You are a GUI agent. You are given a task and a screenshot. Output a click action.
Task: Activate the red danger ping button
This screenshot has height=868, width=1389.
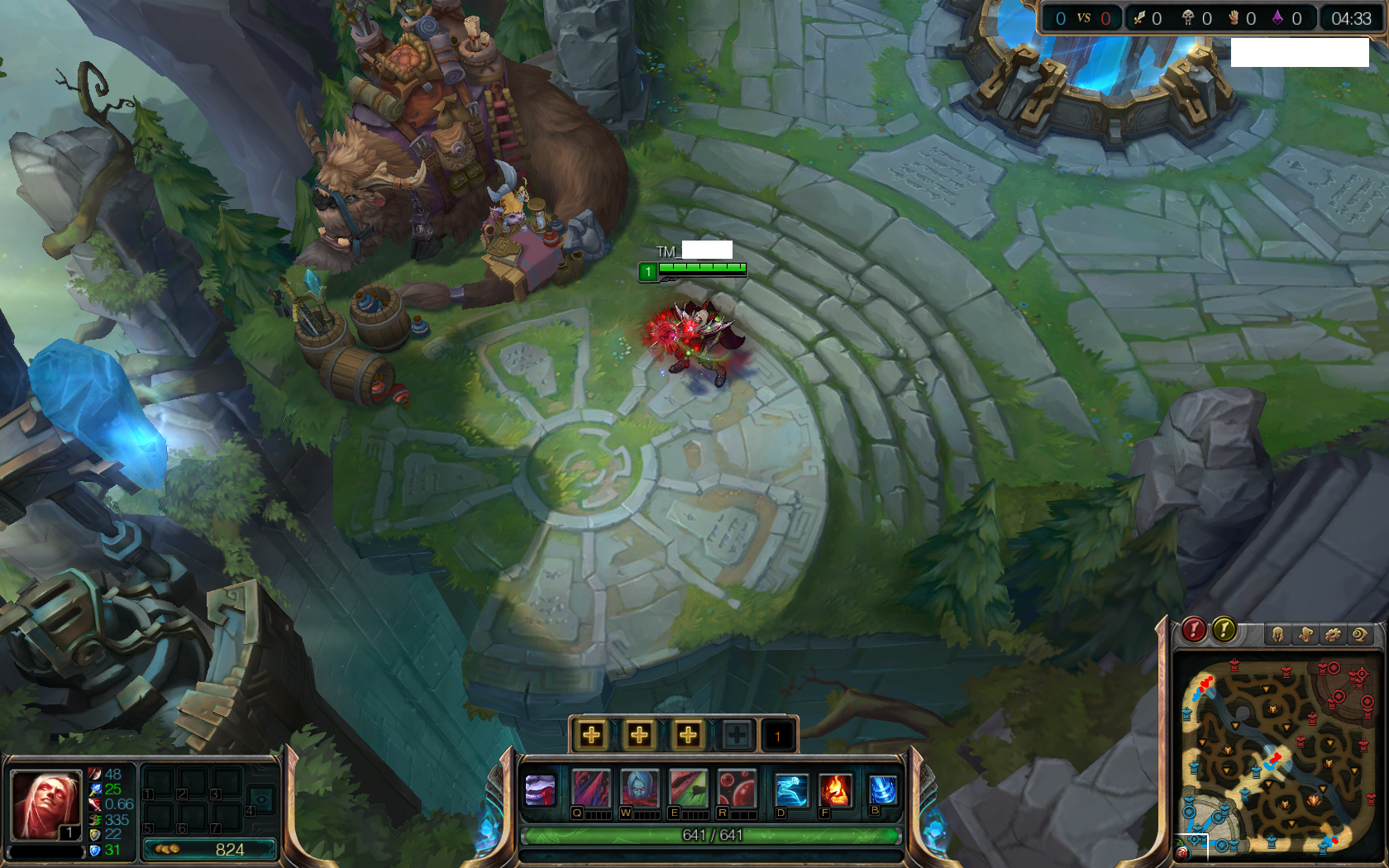click(1193, 631)
